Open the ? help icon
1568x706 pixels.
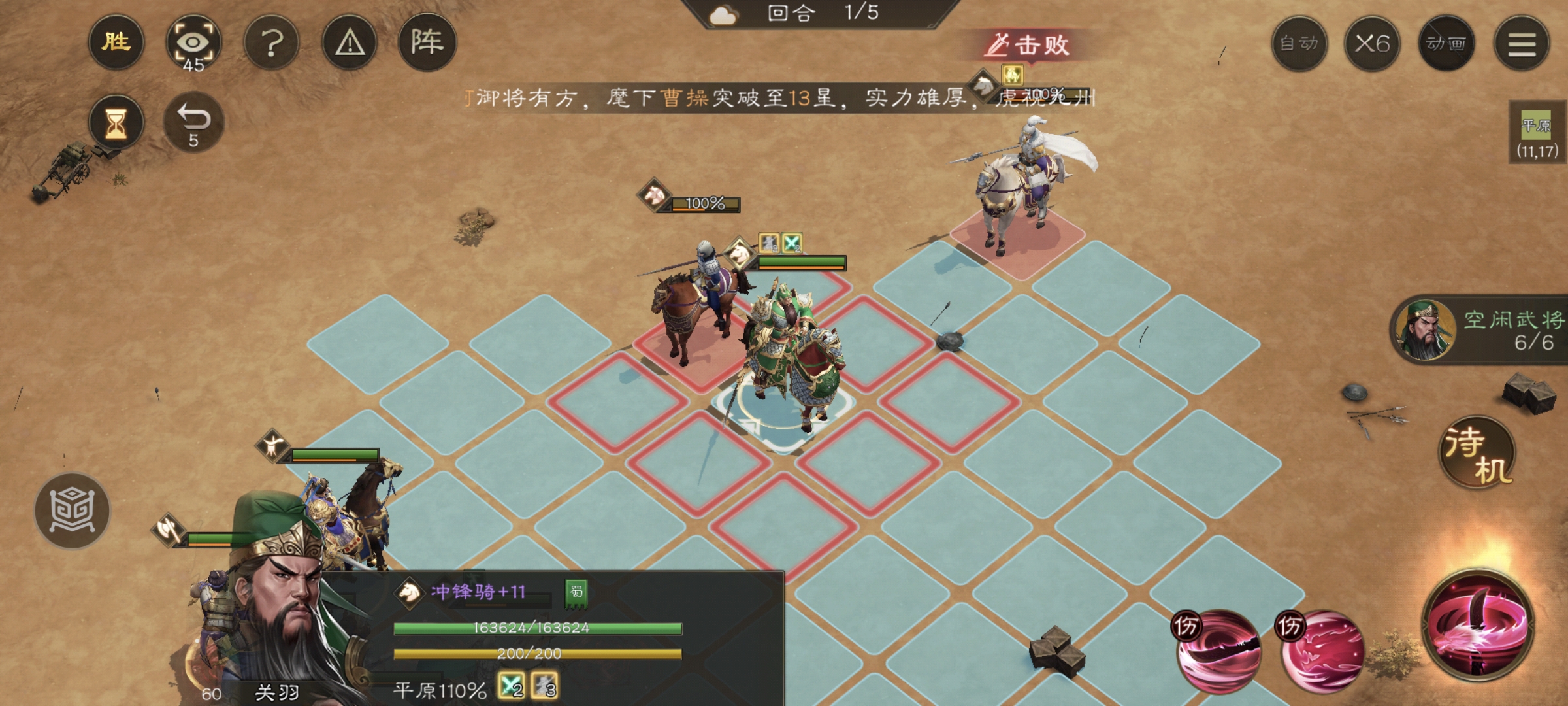(x=273, y=41)
